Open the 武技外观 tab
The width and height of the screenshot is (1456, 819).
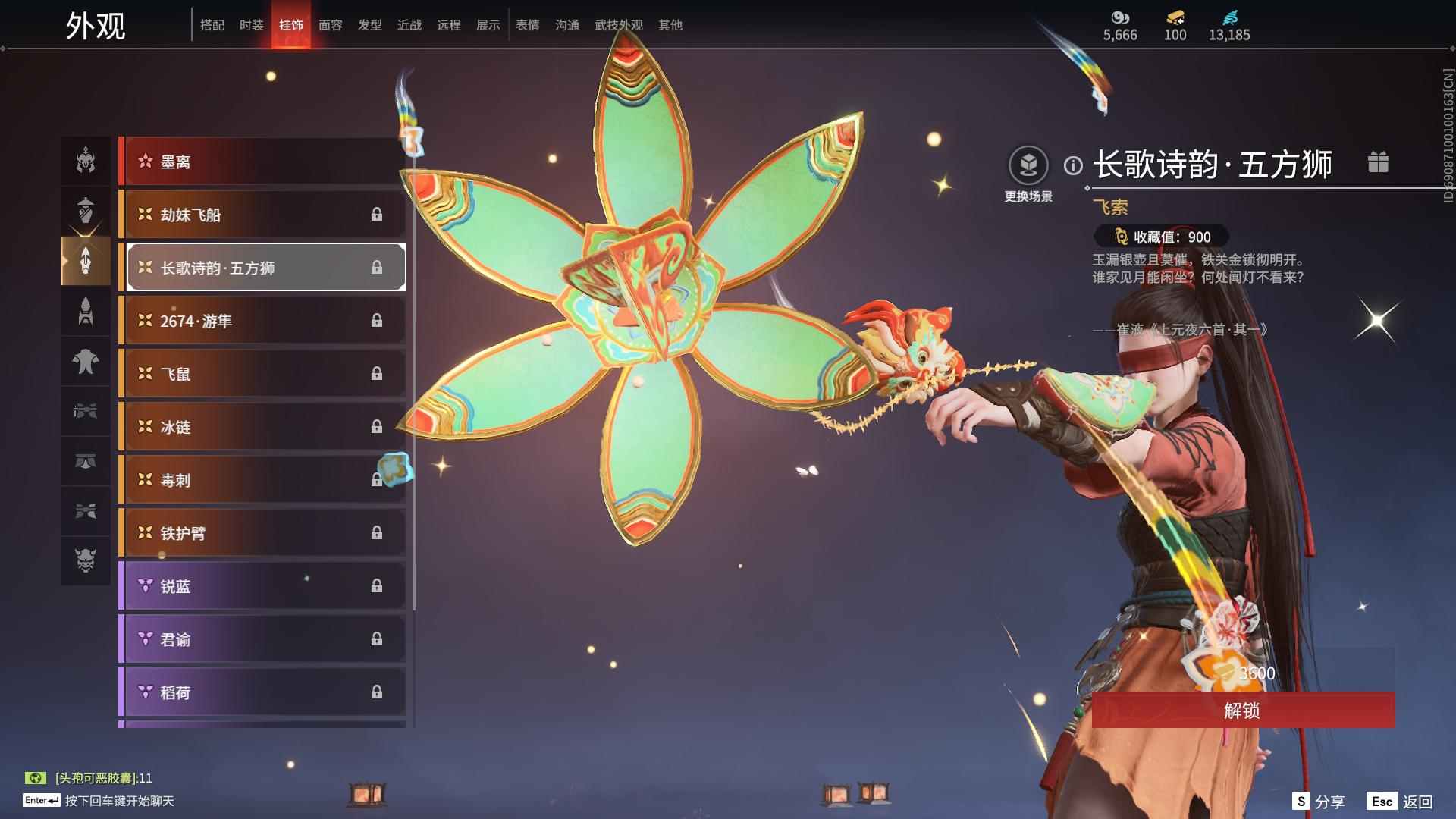618,25
